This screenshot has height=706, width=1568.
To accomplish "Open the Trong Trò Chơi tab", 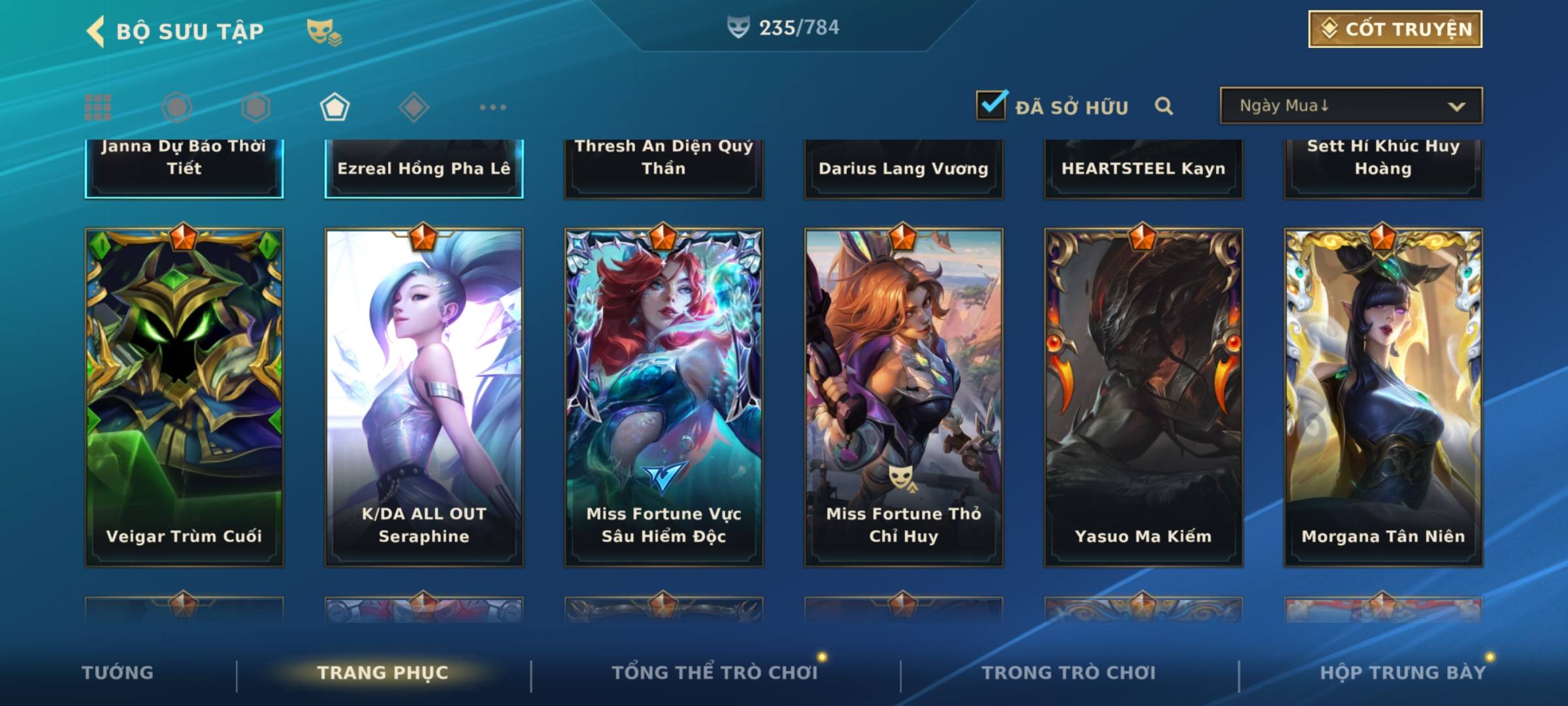I will point(1069,673).
